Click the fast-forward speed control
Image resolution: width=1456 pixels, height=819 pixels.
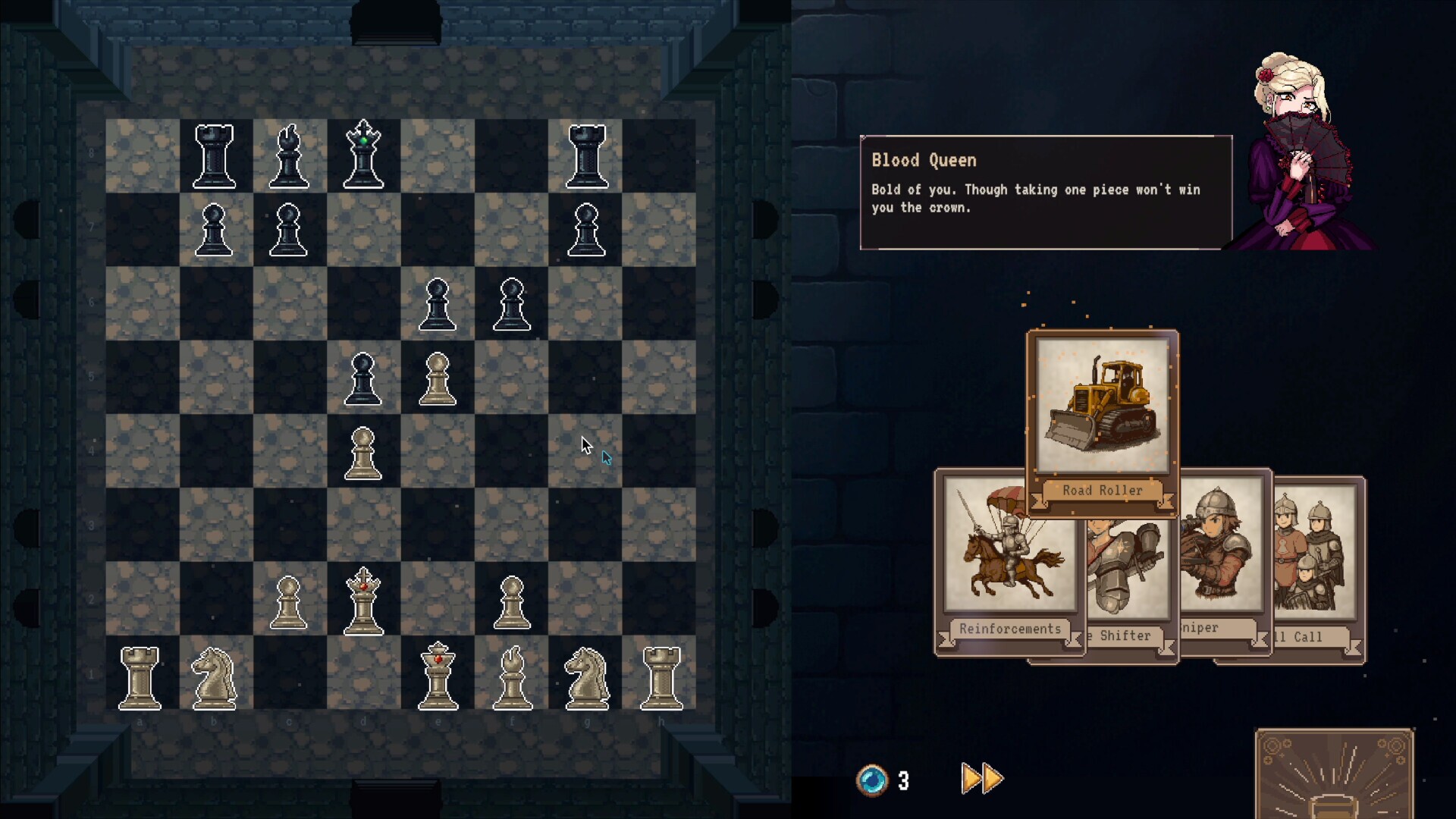(979, 777)
